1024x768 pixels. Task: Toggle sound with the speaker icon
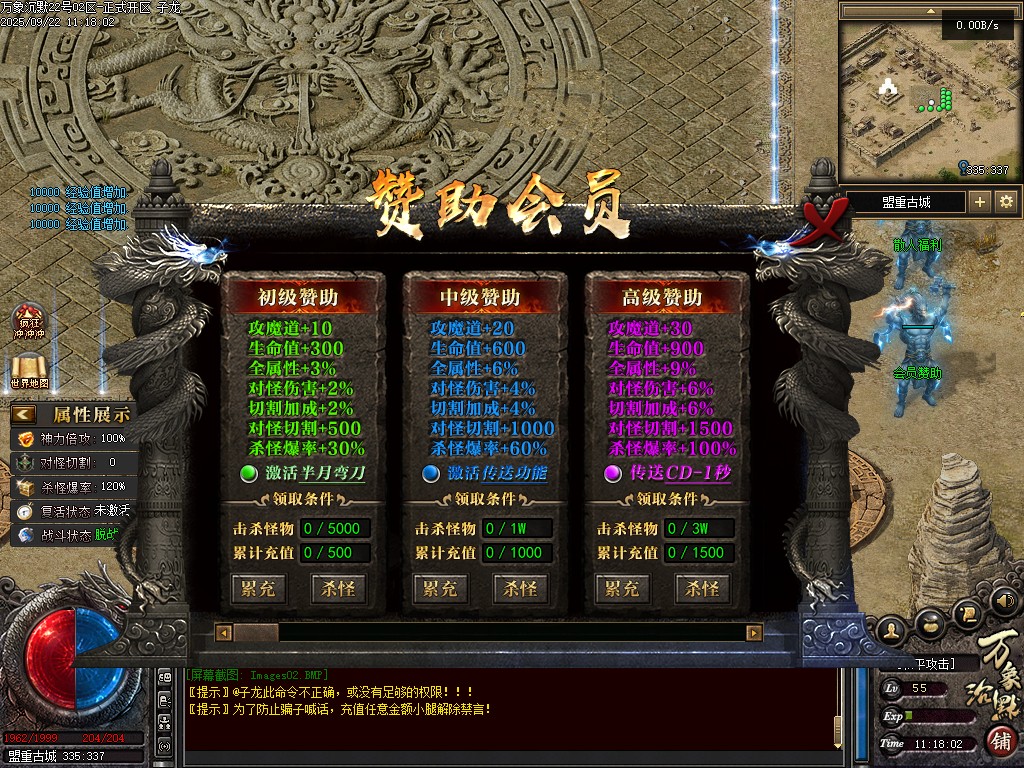coord(1004,601)
